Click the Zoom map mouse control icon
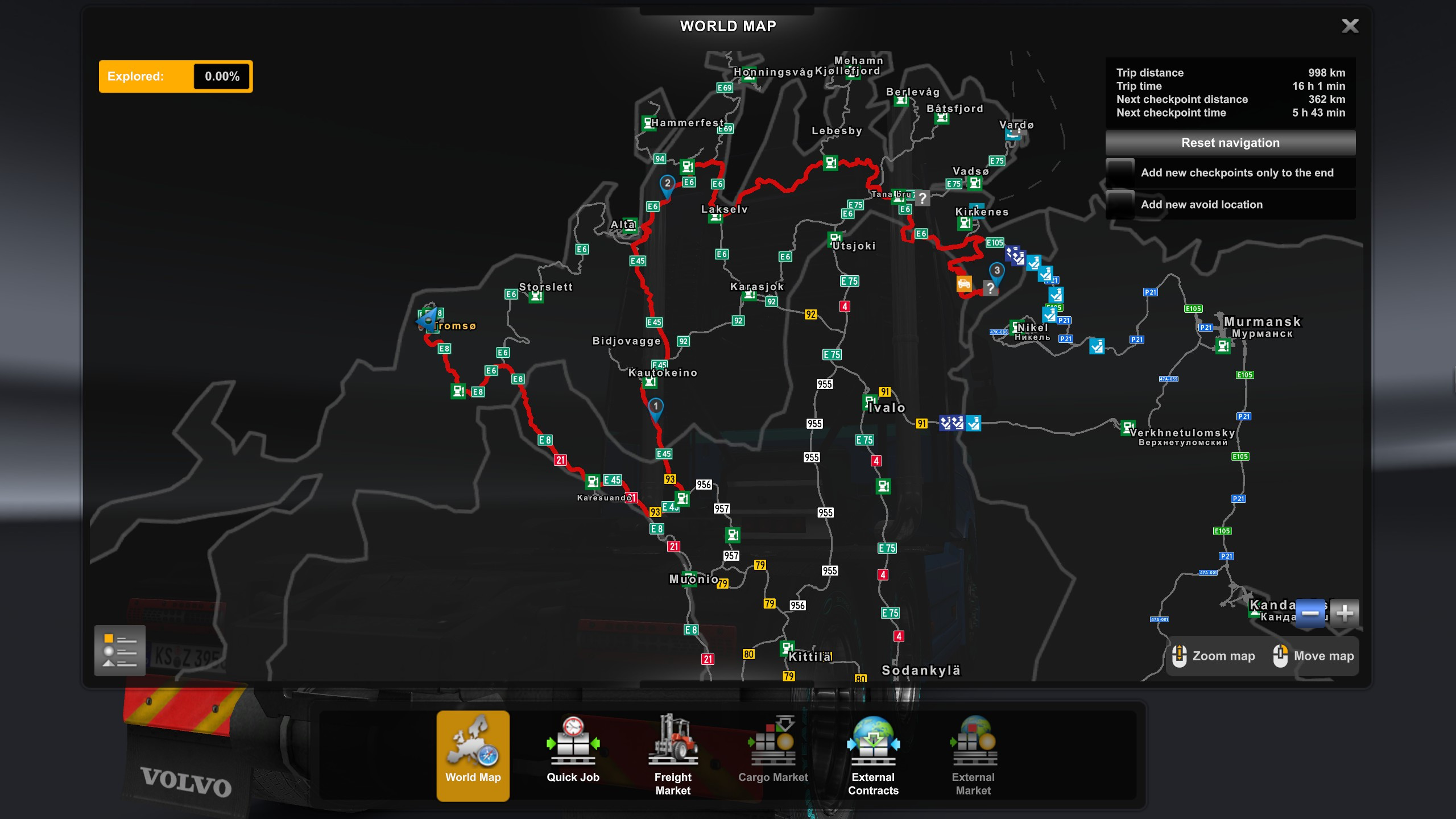 (x=1180, y=656)
